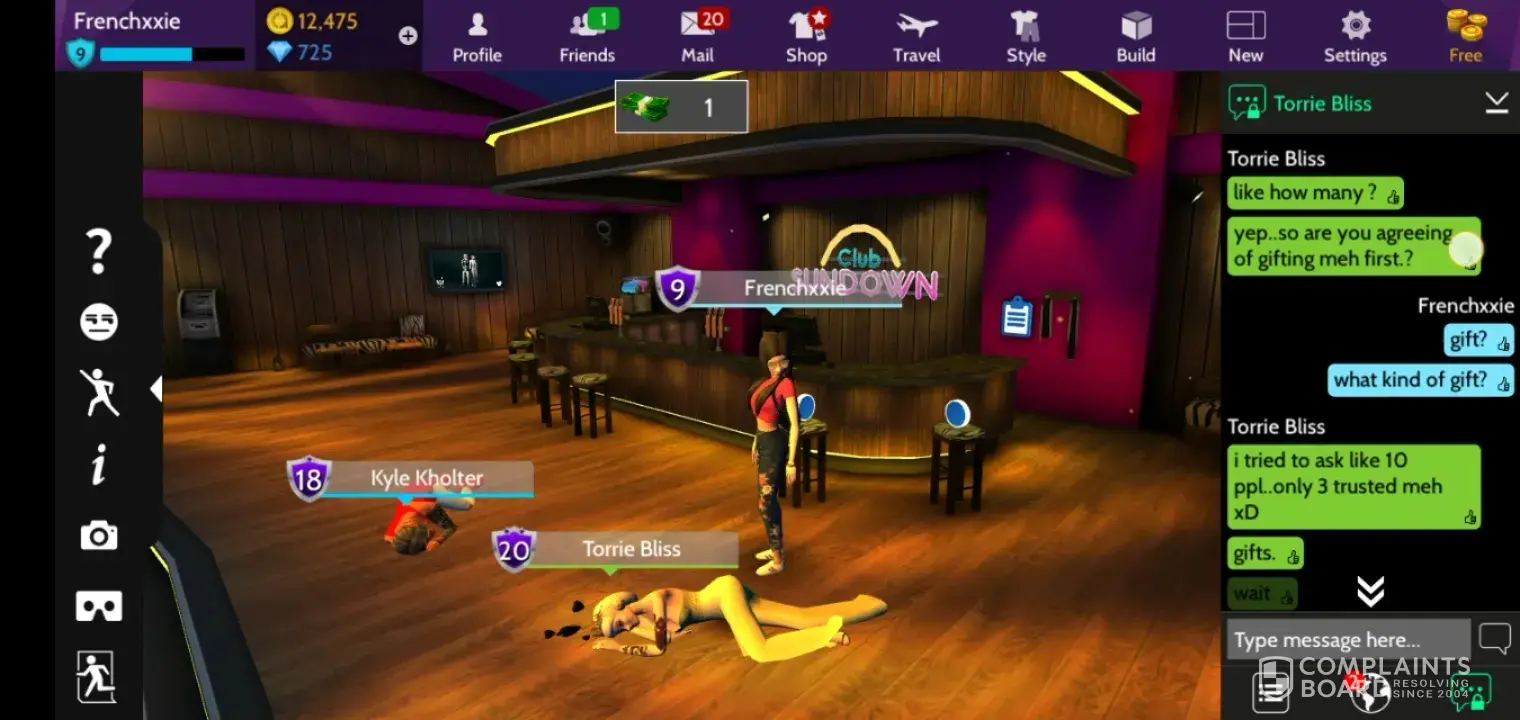Open the Shop
The width and height of the screenshot is (1520, 720).
tap(806, 36)
